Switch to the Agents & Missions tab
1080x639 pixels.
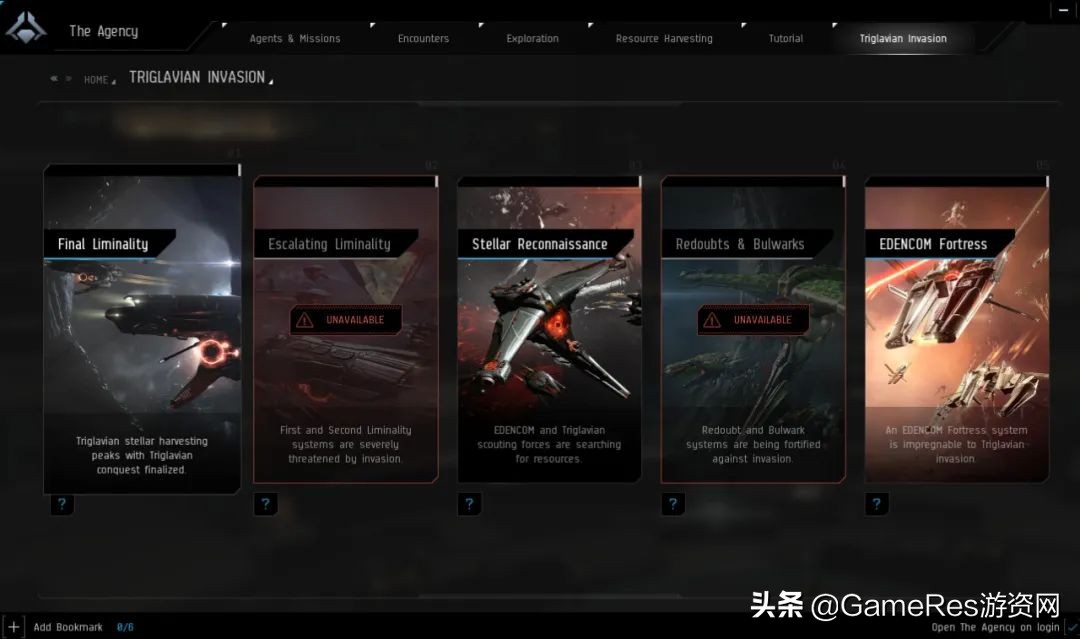coord(294,39)
